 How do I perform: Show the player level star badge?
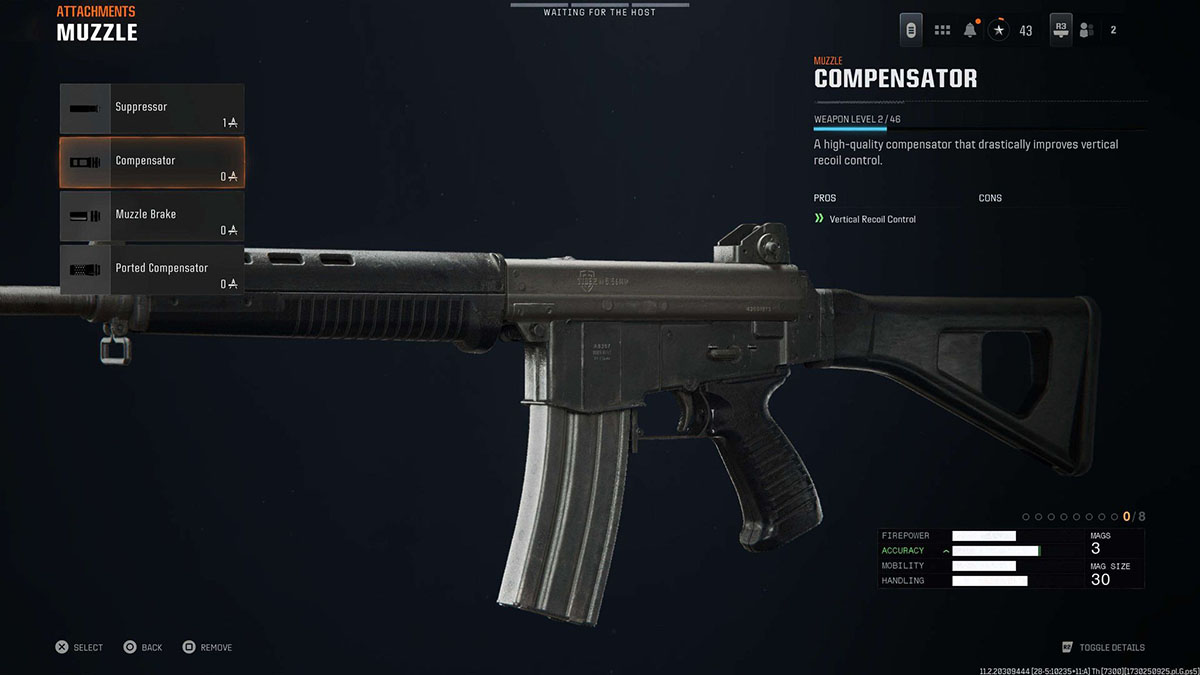click(x=999, y=30)
